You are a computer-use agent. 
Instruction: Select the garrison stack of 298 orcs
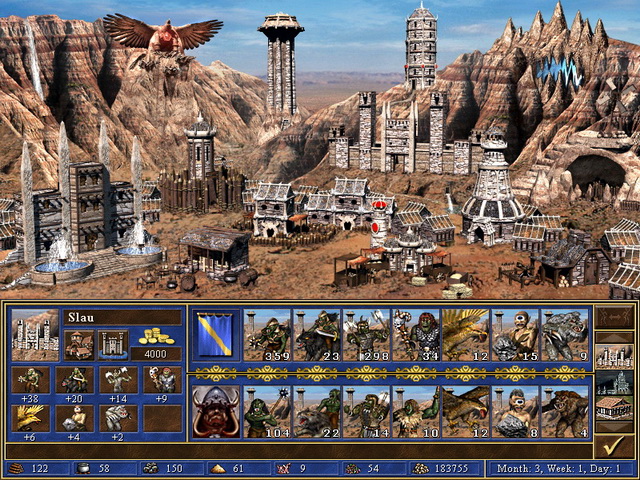366,334
